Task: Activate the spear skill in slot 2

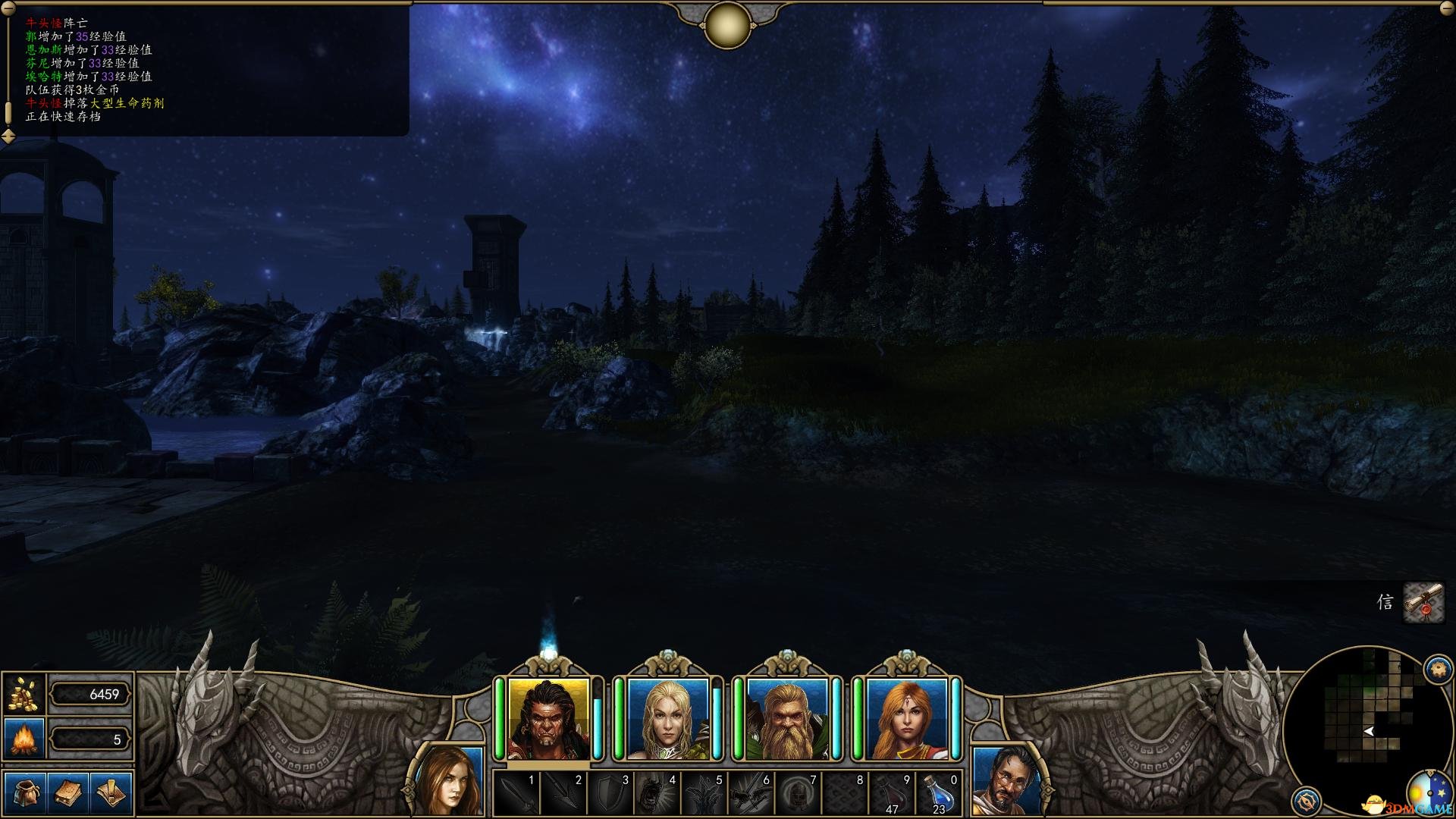Action: pyautogui.click(x=563, y=794)
